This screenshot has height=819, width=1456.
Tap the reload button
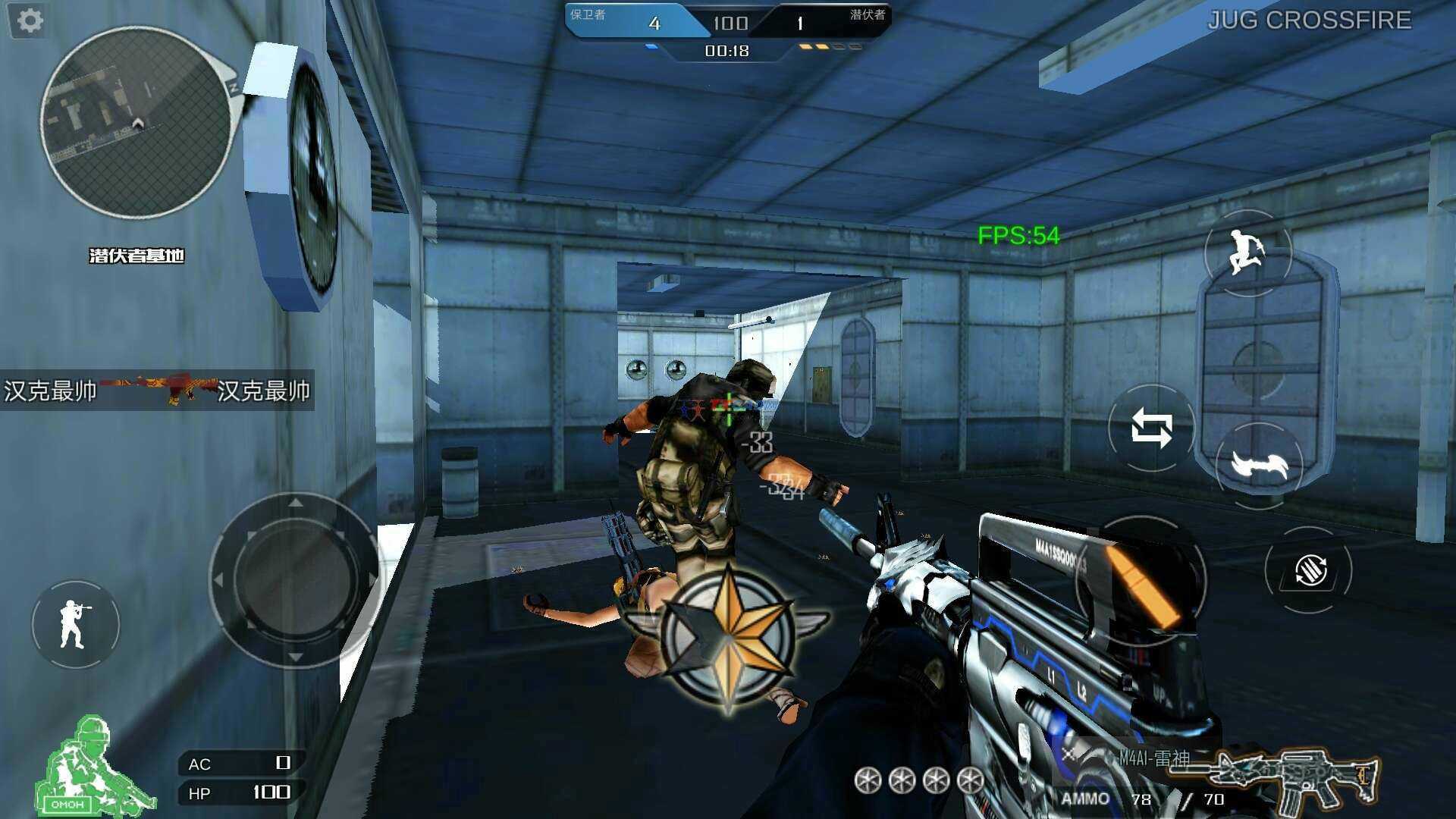point(1309,570)
